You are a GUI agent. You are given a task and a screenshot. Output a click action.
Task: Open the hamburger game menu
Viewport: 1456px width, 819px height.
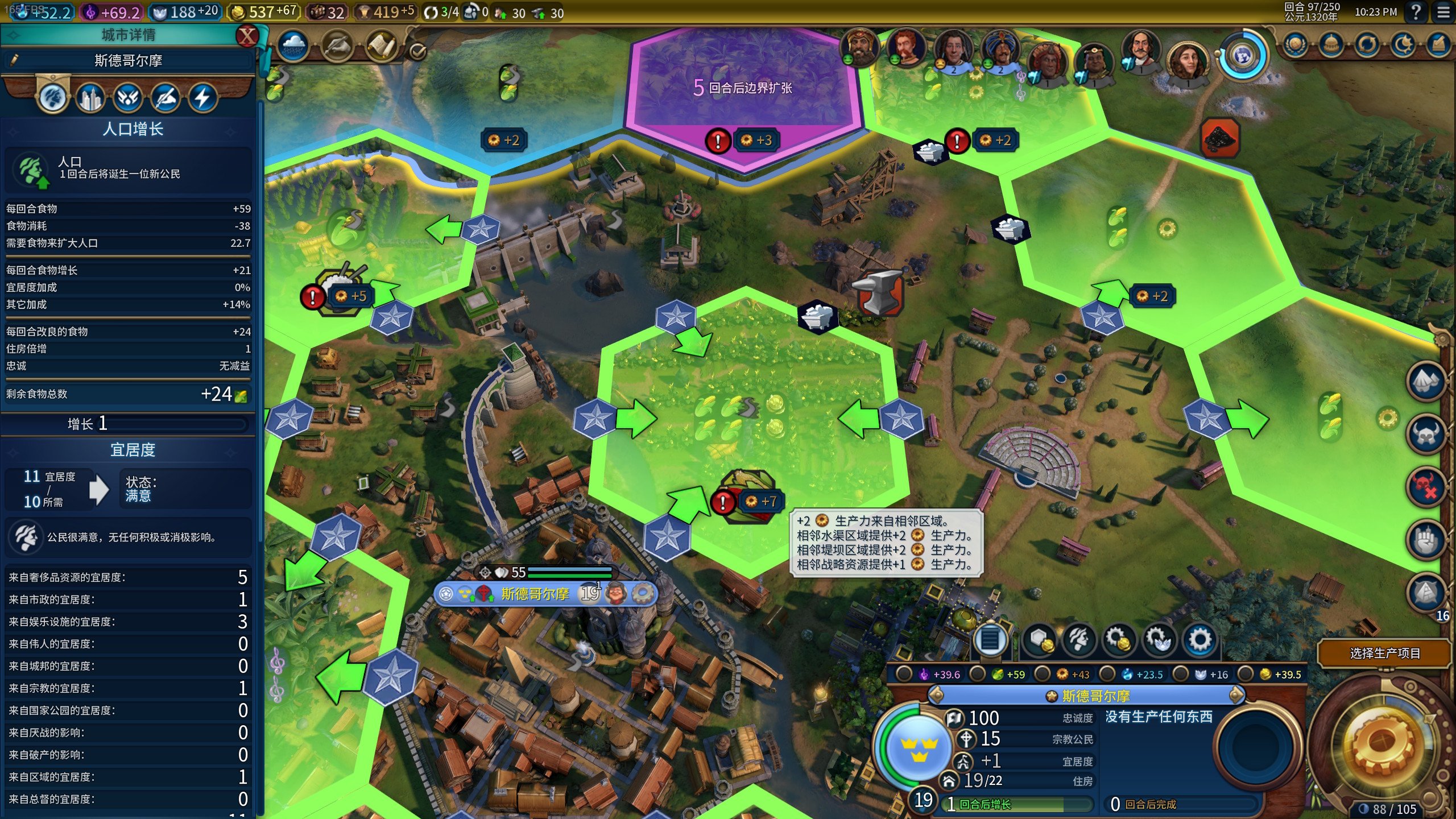1443,12
